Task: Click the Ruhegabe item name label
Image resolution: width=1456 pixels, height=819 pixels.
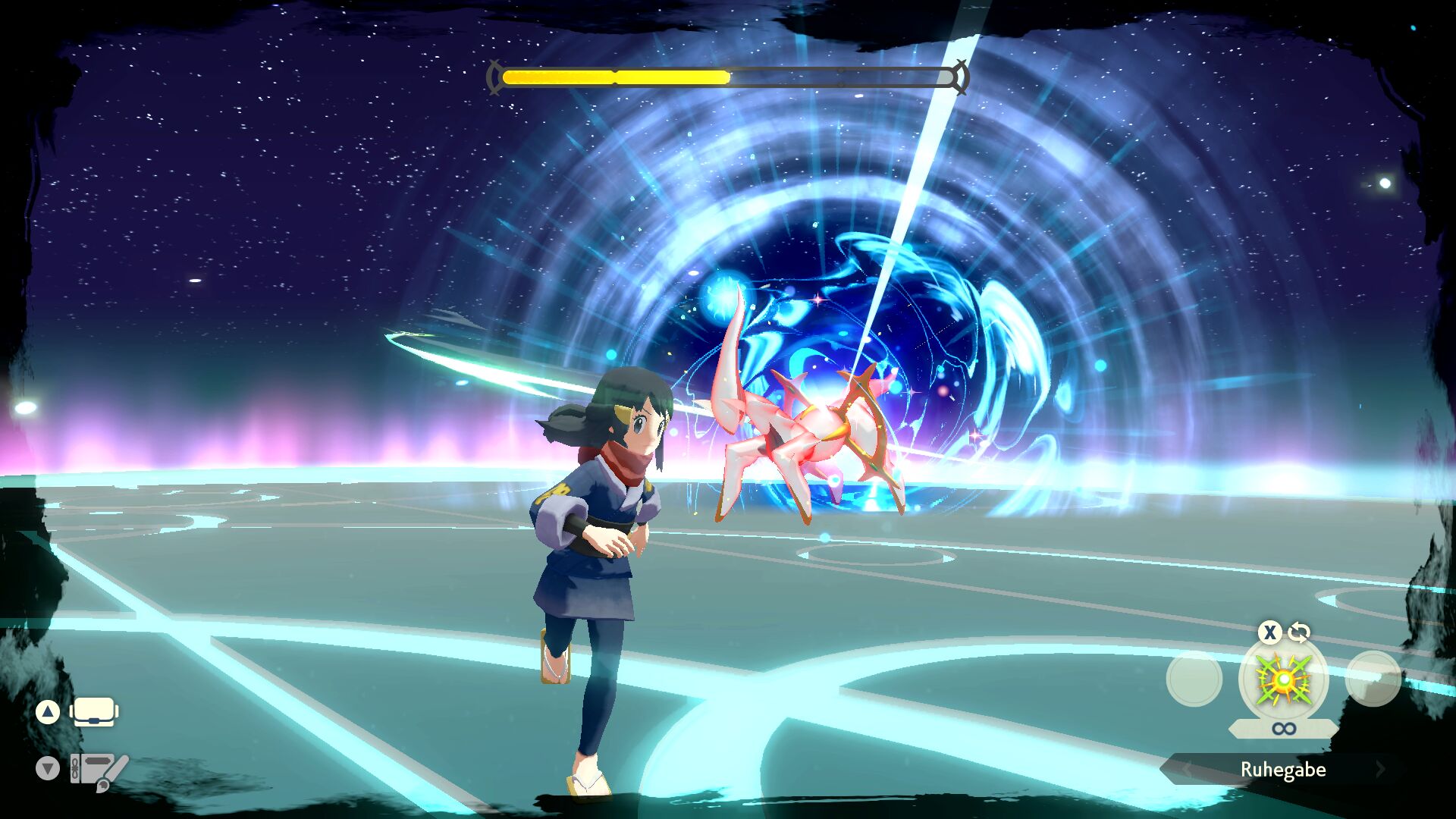Action: coord(1283,769)
